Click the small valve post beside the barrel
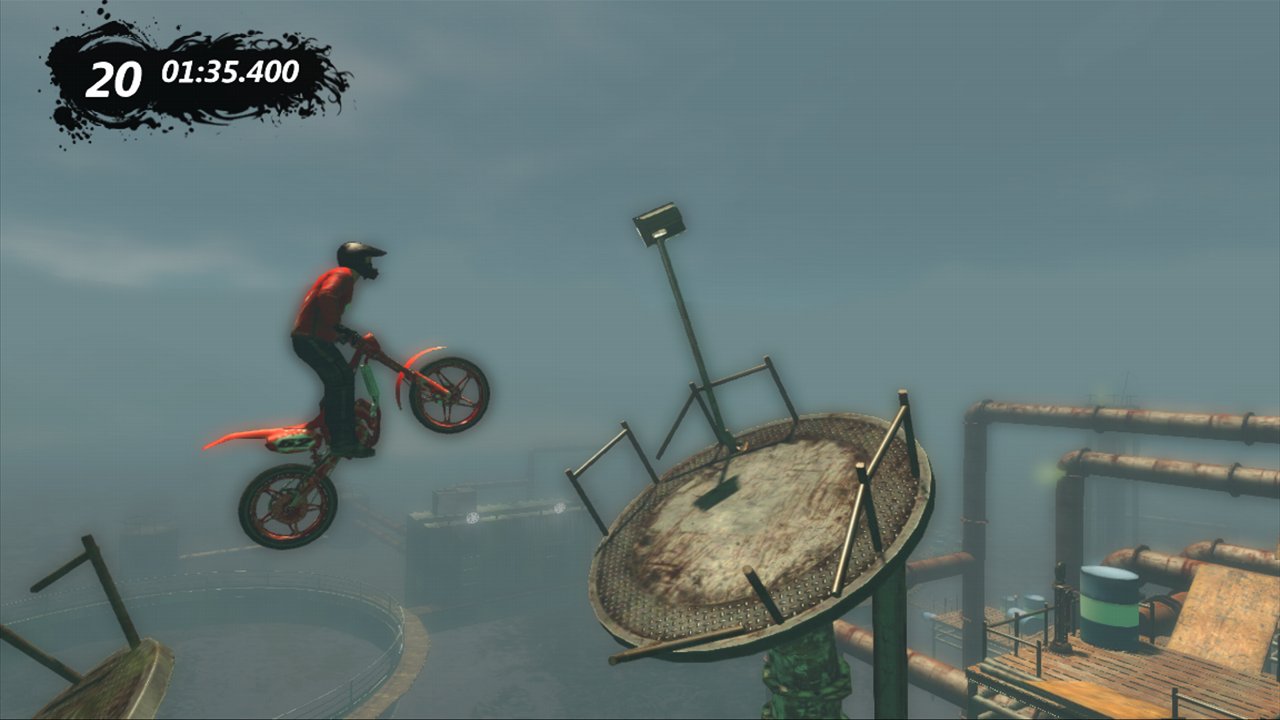 (1060, 600)
